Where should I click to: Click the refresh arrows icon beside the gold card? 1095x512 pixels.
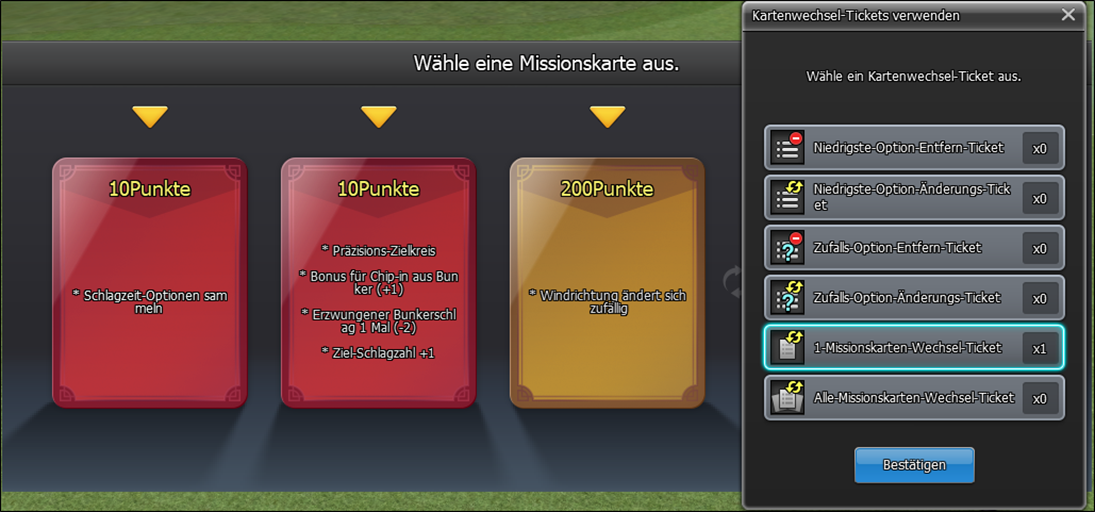click(x=734, y=282)
